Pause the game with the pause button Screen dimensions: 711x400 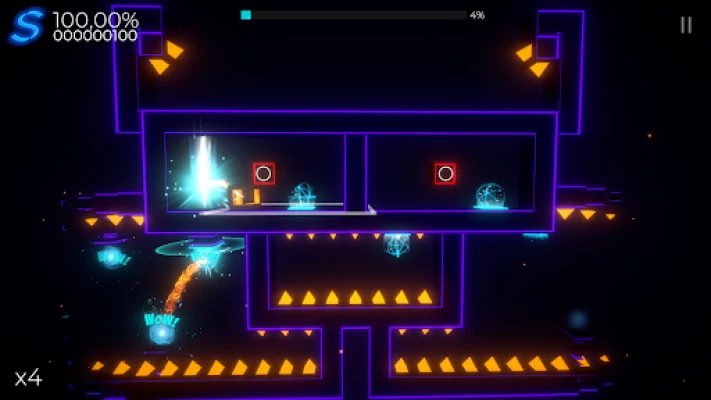click(685, 25)
